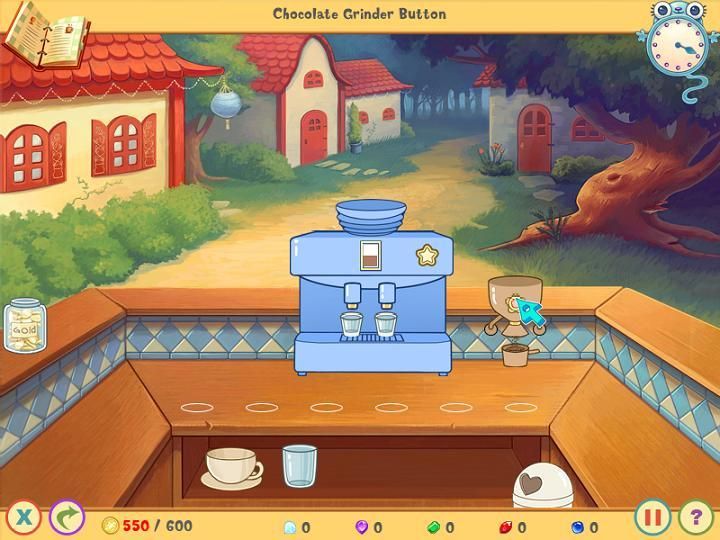Viewport: 720px width, 540px height.
Task: Click the green arrow button
Action: (67, 517)
